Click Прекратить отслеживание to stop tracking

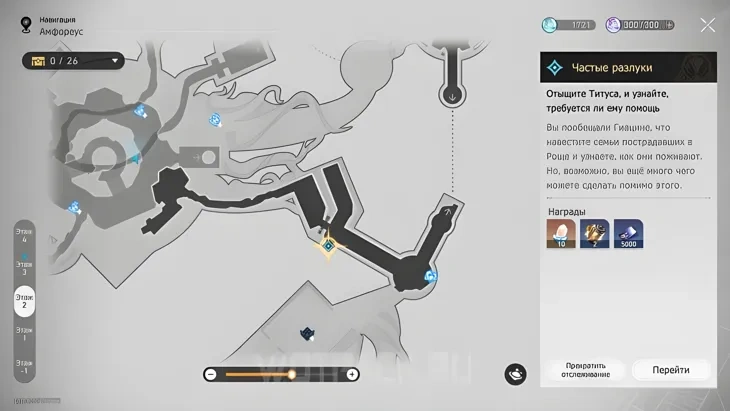[x=587, y=370]
